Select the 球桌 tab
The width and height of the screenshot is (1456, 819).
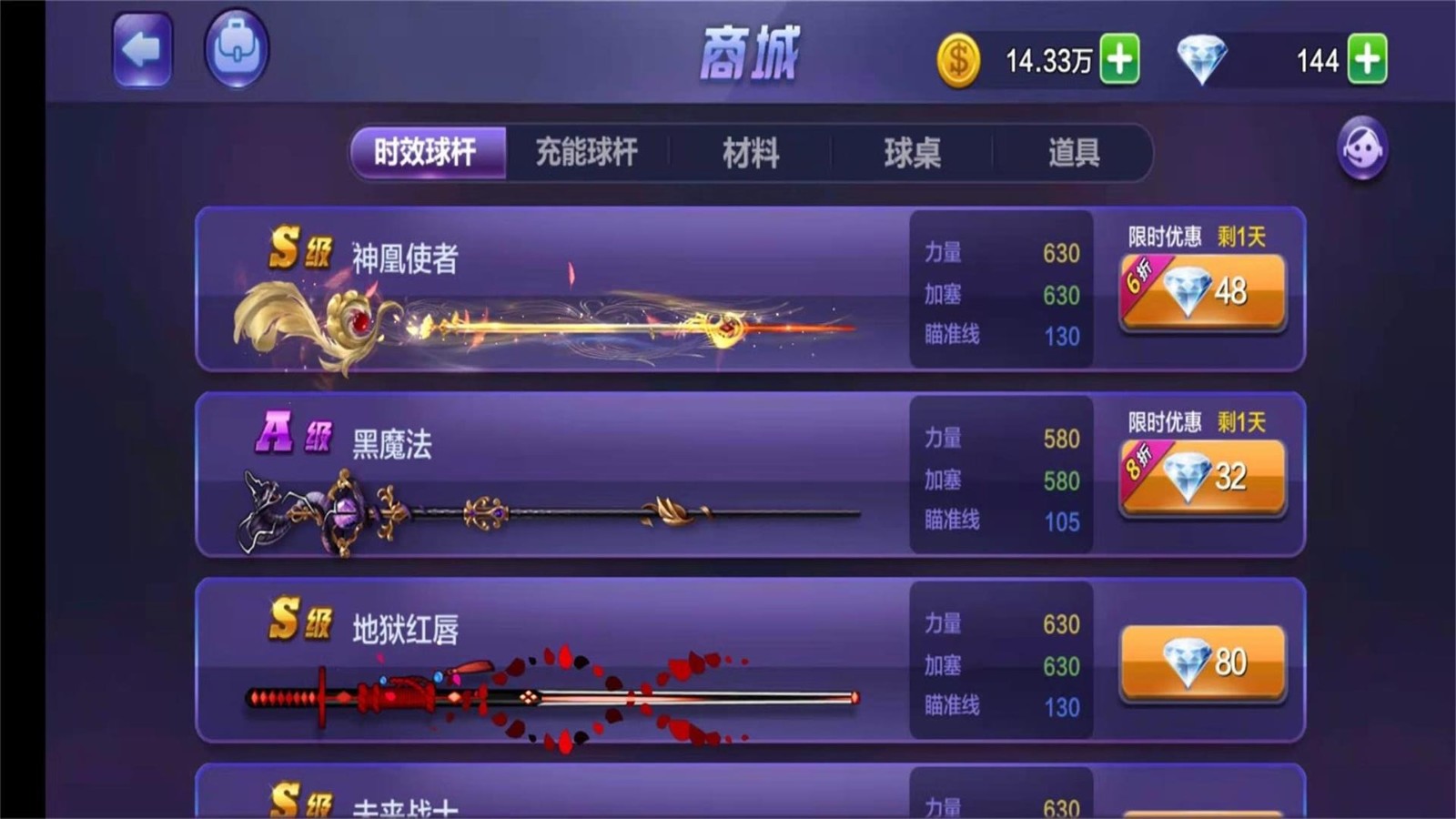pos(913,153)
